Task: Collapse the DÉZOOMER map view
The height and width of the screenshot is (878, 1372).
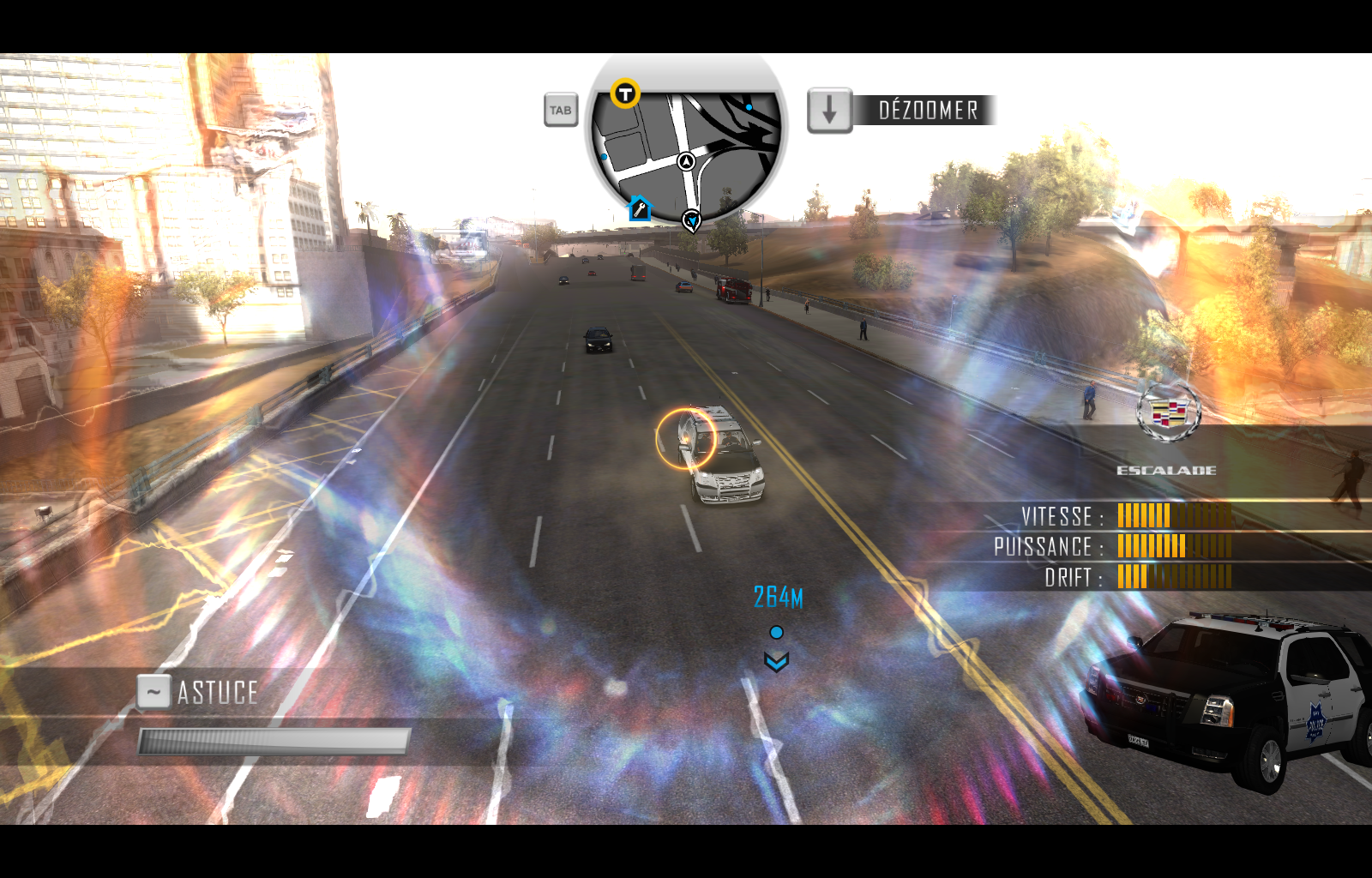Action: point(927,110)
